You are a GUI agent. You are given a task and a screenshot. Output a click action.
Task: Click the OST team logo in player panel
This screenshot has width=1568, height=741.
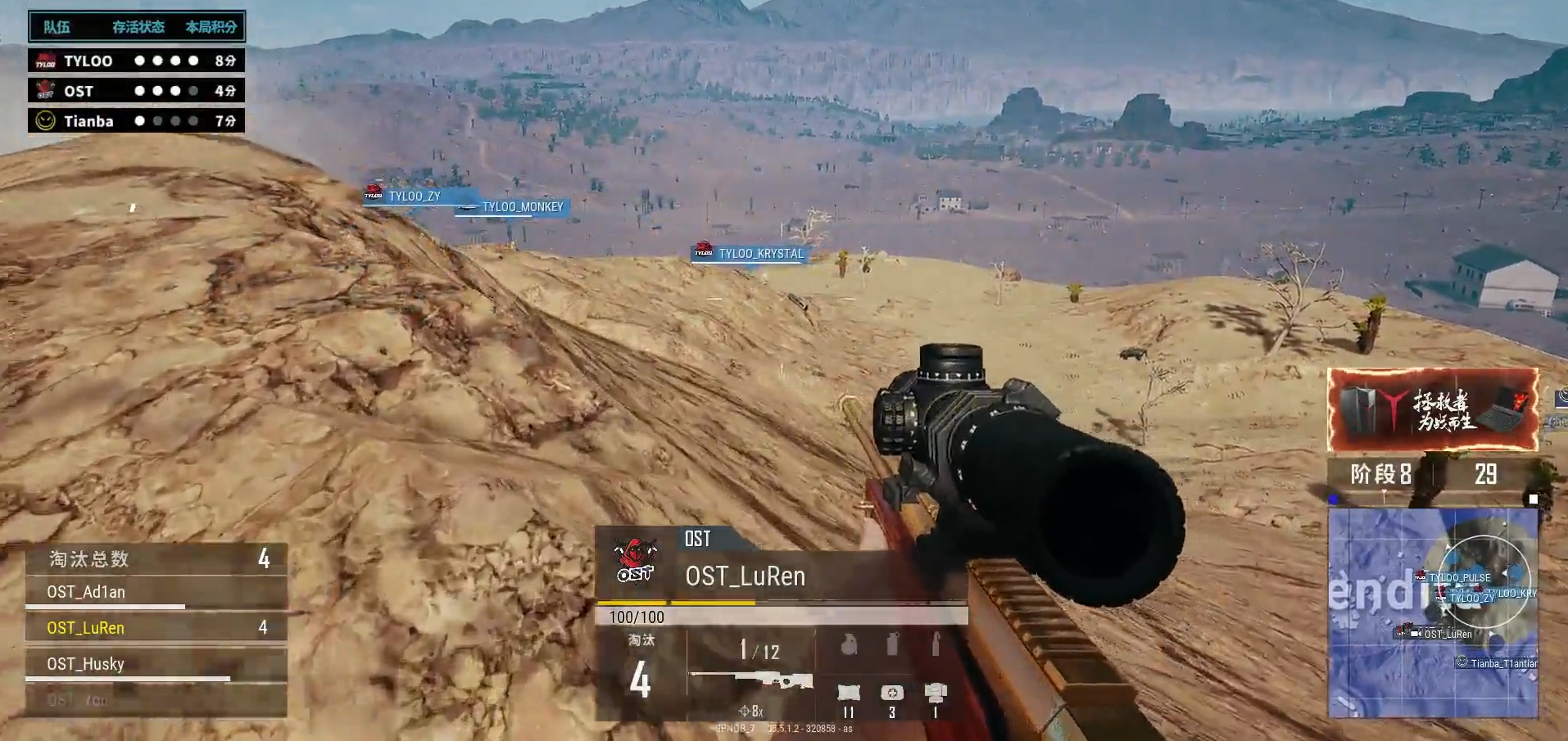[636, 561]
